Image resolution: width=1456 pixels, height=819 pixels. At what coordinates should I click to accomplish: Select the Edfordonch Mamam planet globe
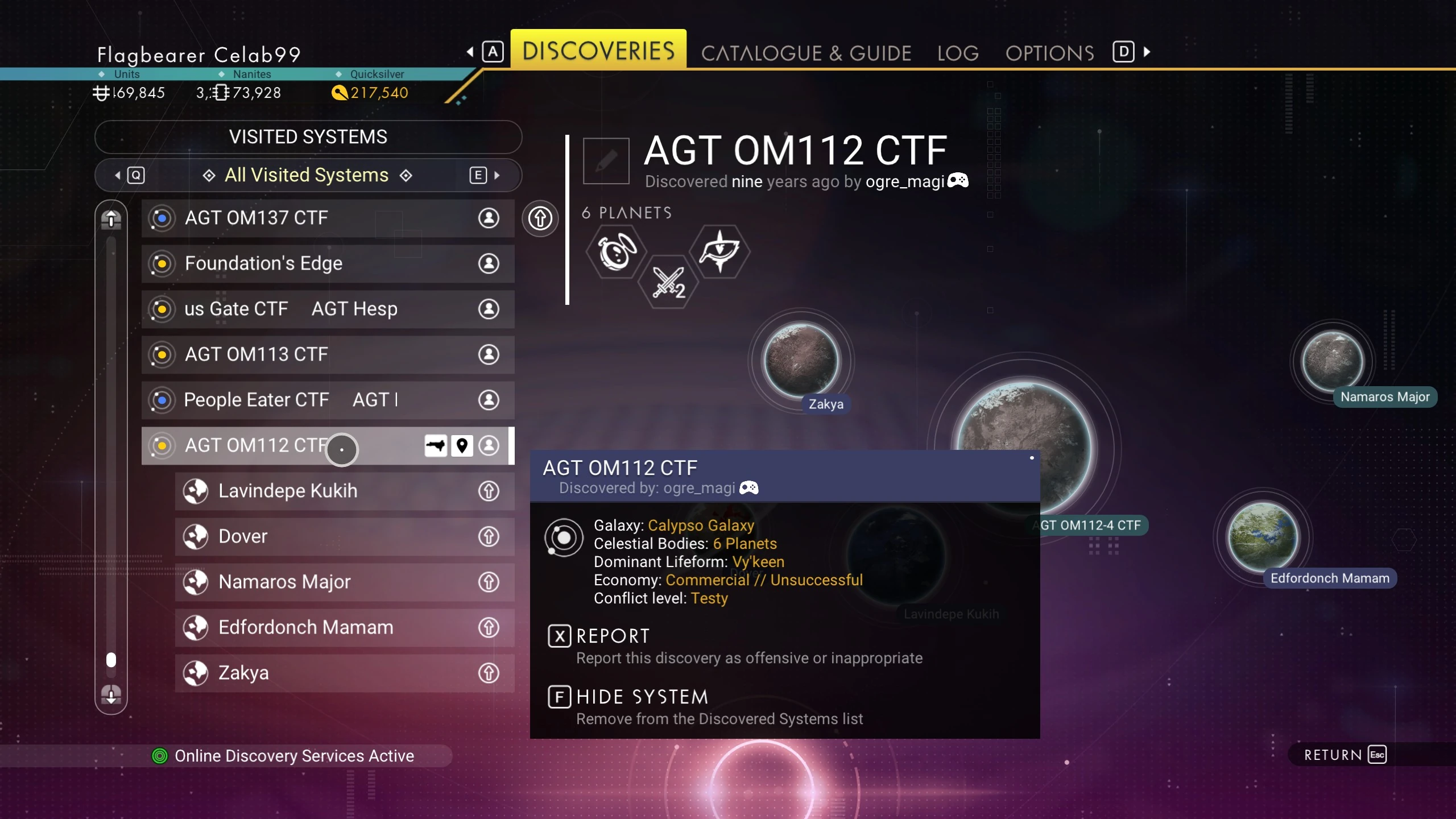pos(1263,536)
